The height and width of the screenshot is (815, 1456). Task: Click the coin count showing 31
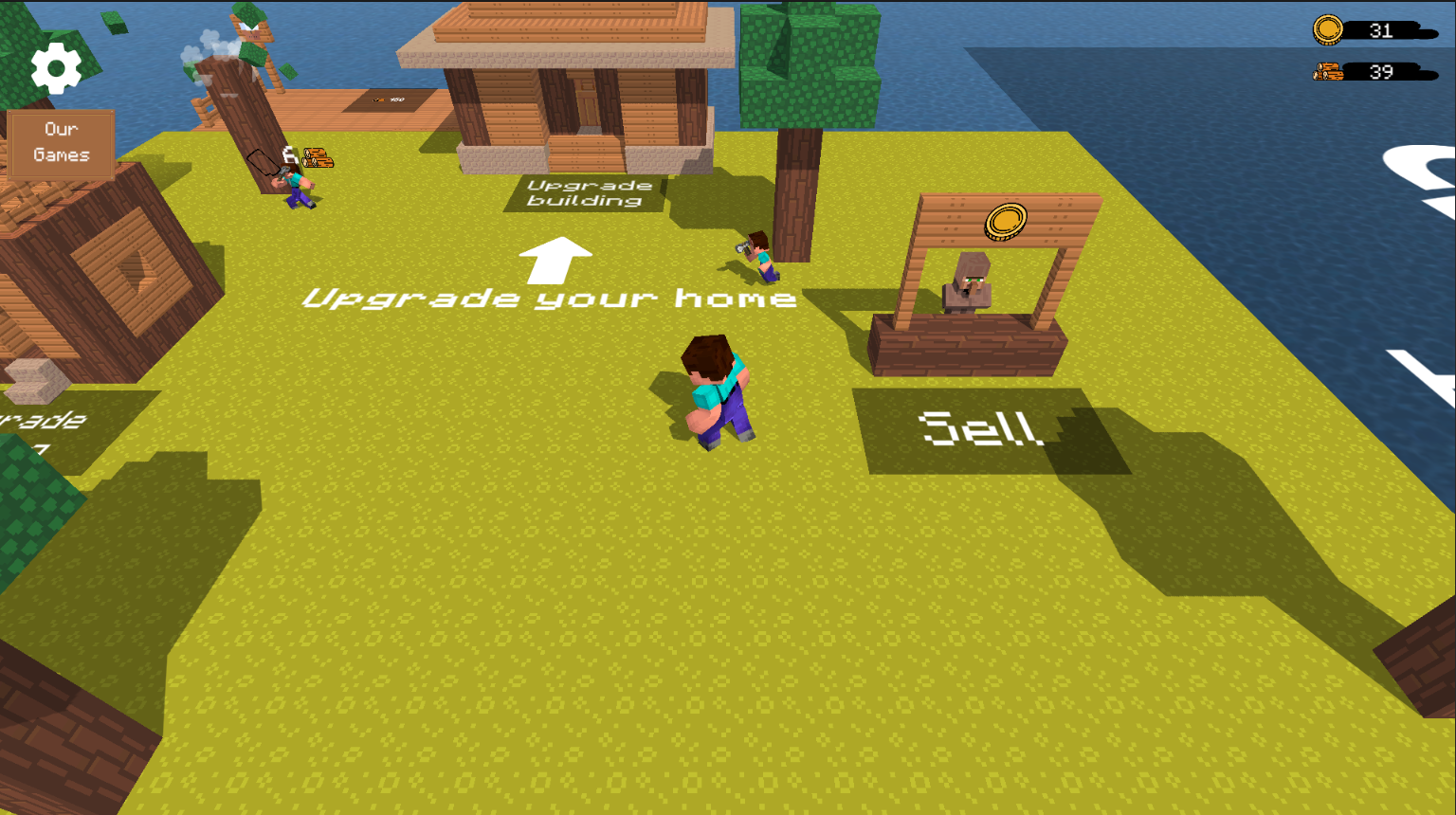coord(1381,30)
